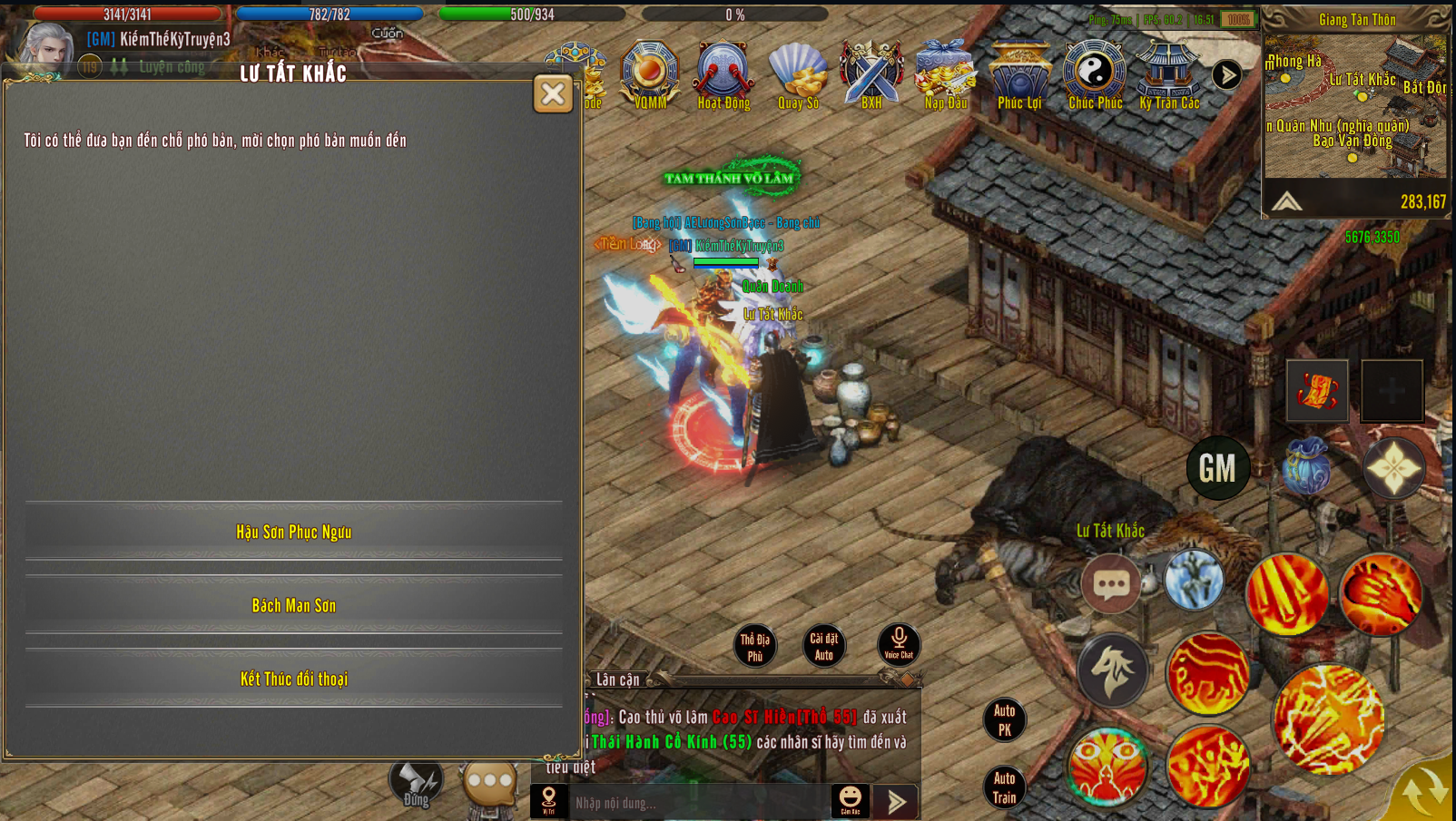Close the Lư Tất Khắc dialogue window
Screen dimensions: 1456x821
tap(553, 93)
